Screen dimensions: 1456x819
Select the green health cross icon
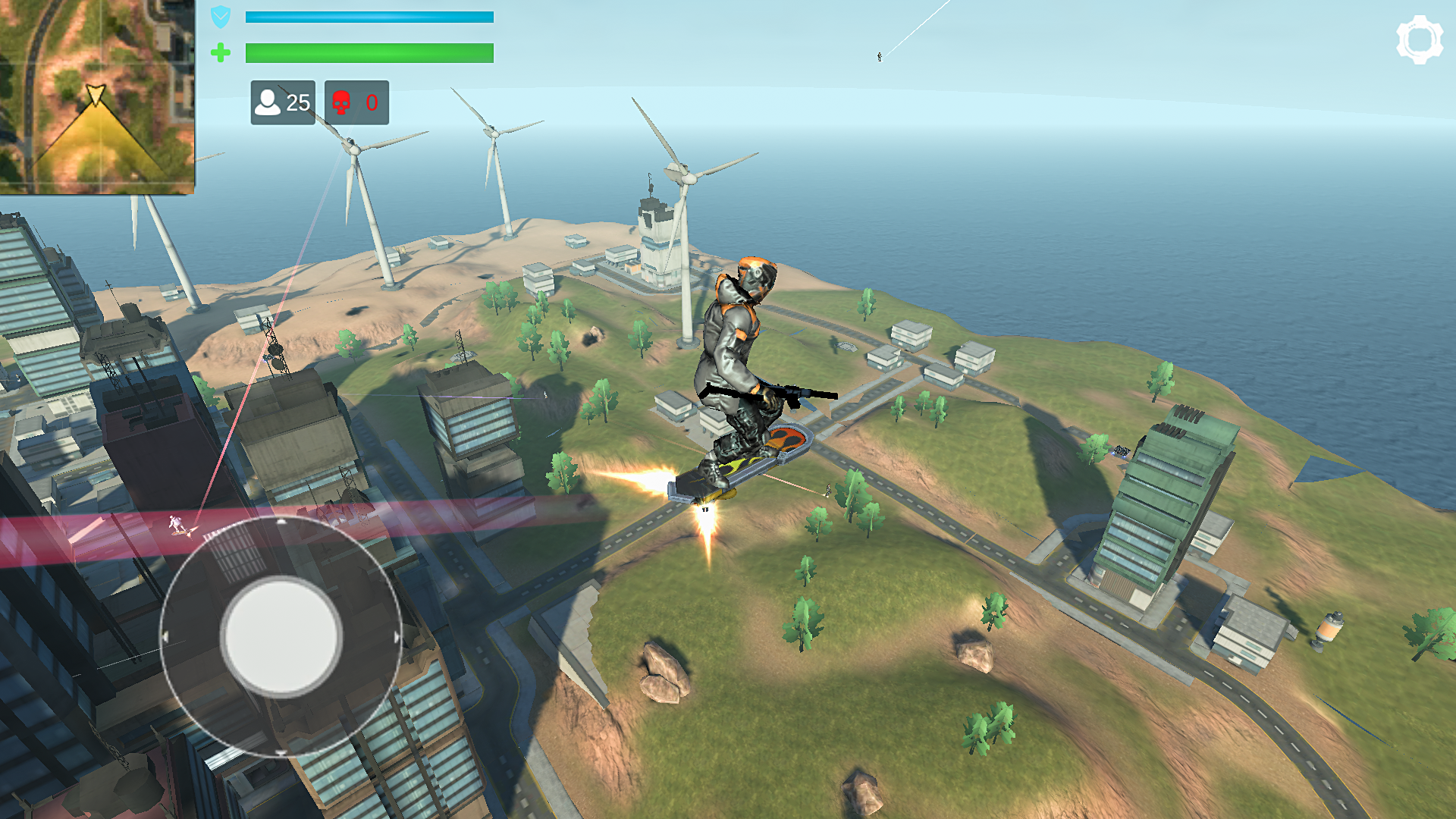pyautogui.click(x=220, y=54)
